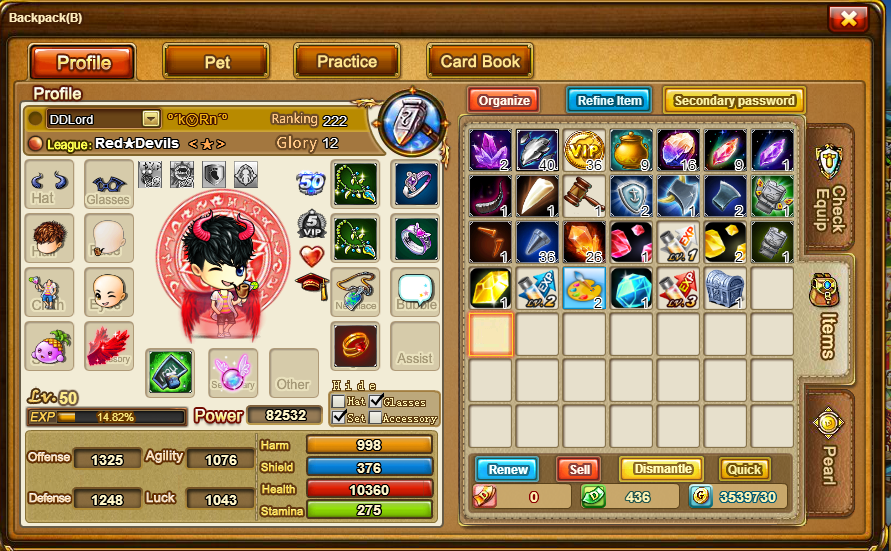
Task: Renew an item with the Renew button
Action: pos(507,469)
